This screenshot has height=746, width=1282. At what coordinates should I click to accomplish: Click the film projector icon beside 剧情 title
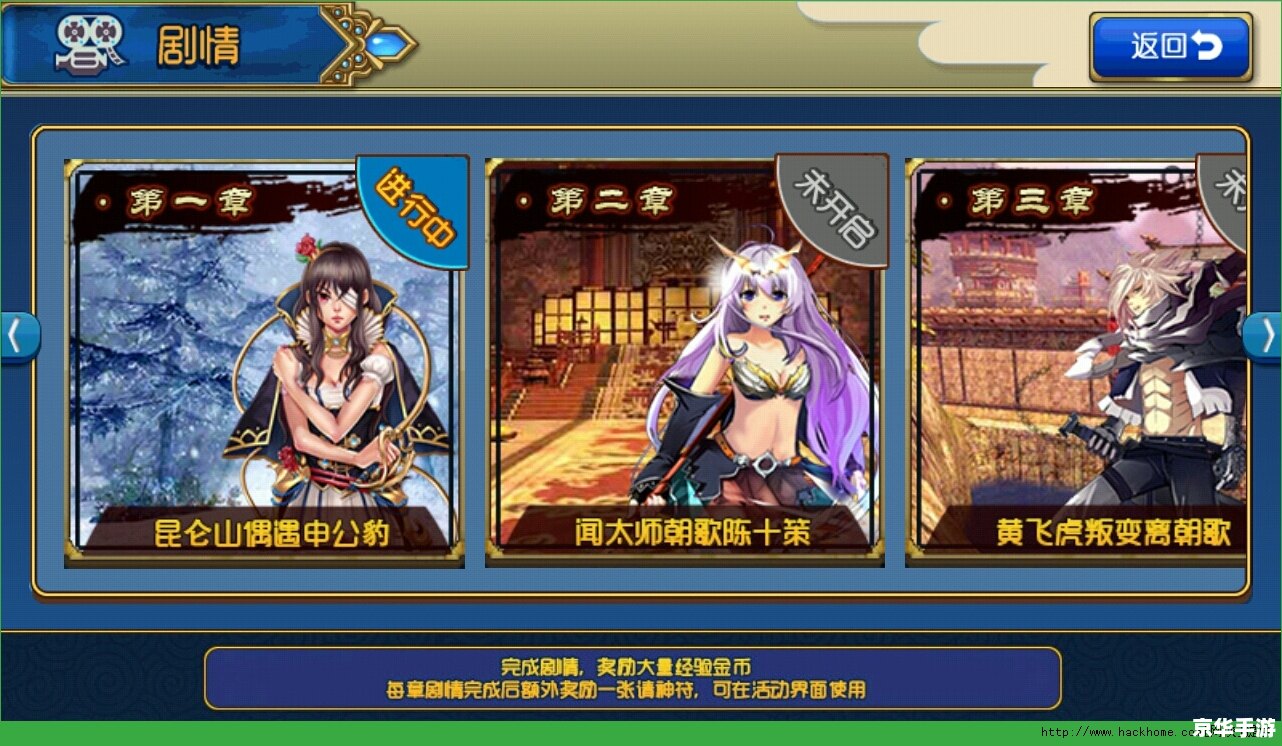pos(90,44)
